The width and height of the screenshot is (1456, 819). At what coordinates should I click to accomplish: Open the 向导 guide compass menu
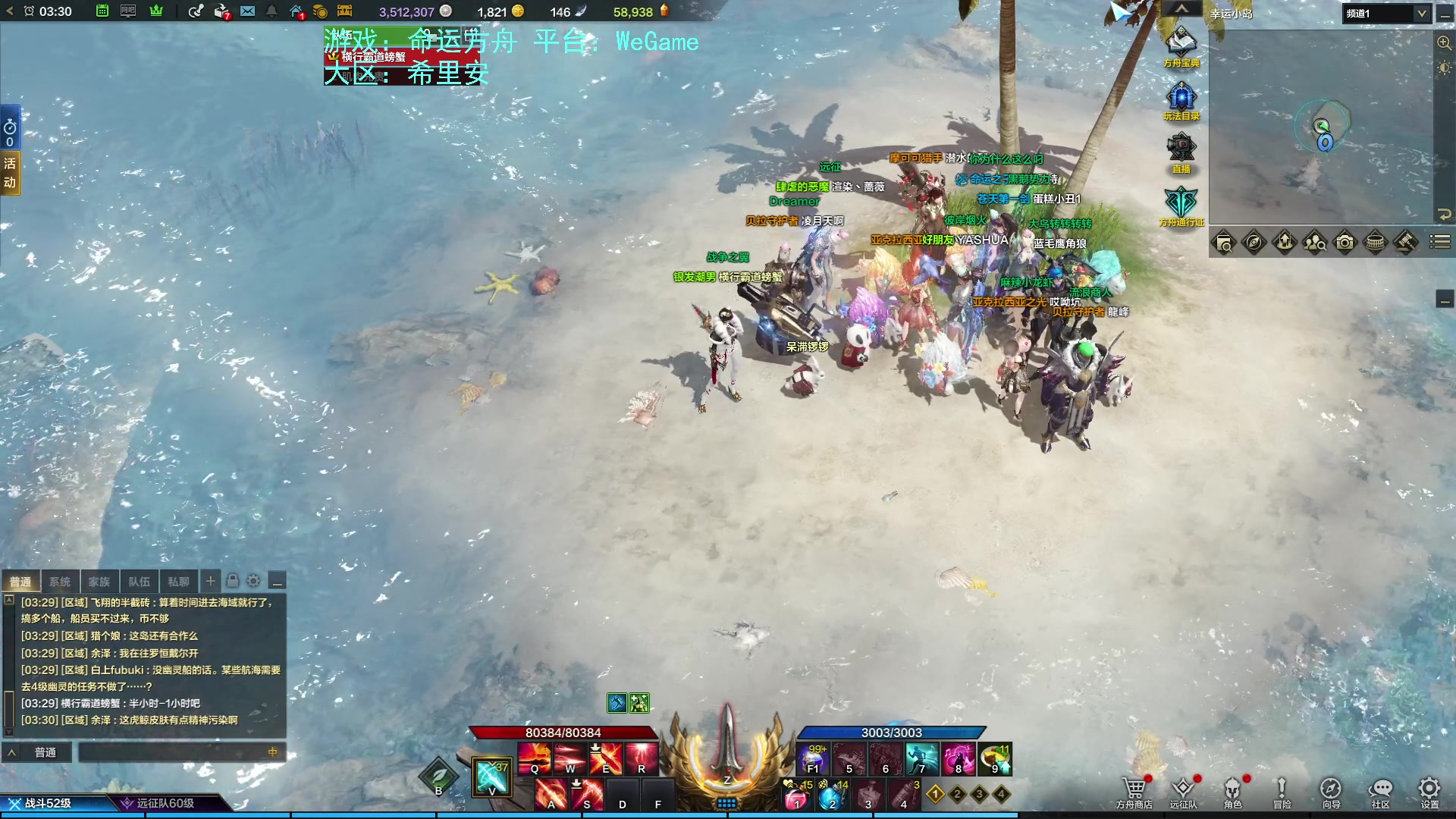(1331, 790)
